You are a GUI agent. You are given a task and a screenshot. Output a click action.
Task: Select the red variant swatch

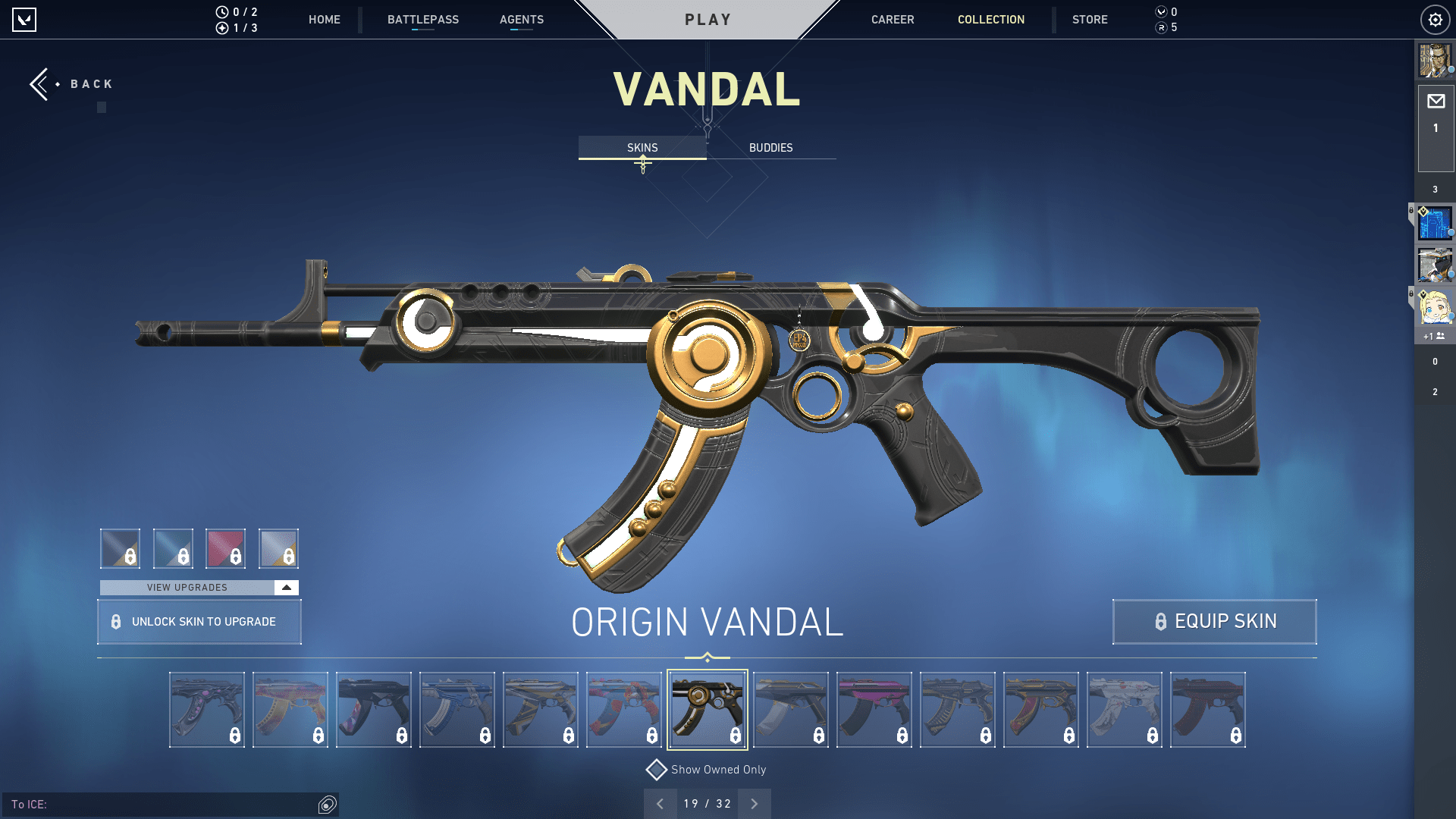click(x=225, y=548)
